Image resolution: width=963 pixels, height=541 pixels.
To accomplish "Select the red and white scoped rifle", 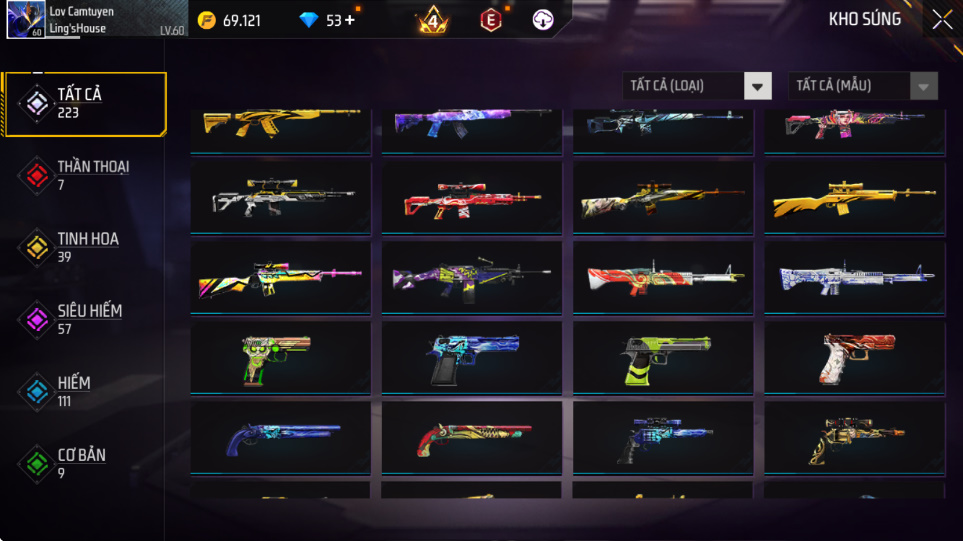I will [x=471, y=199].
